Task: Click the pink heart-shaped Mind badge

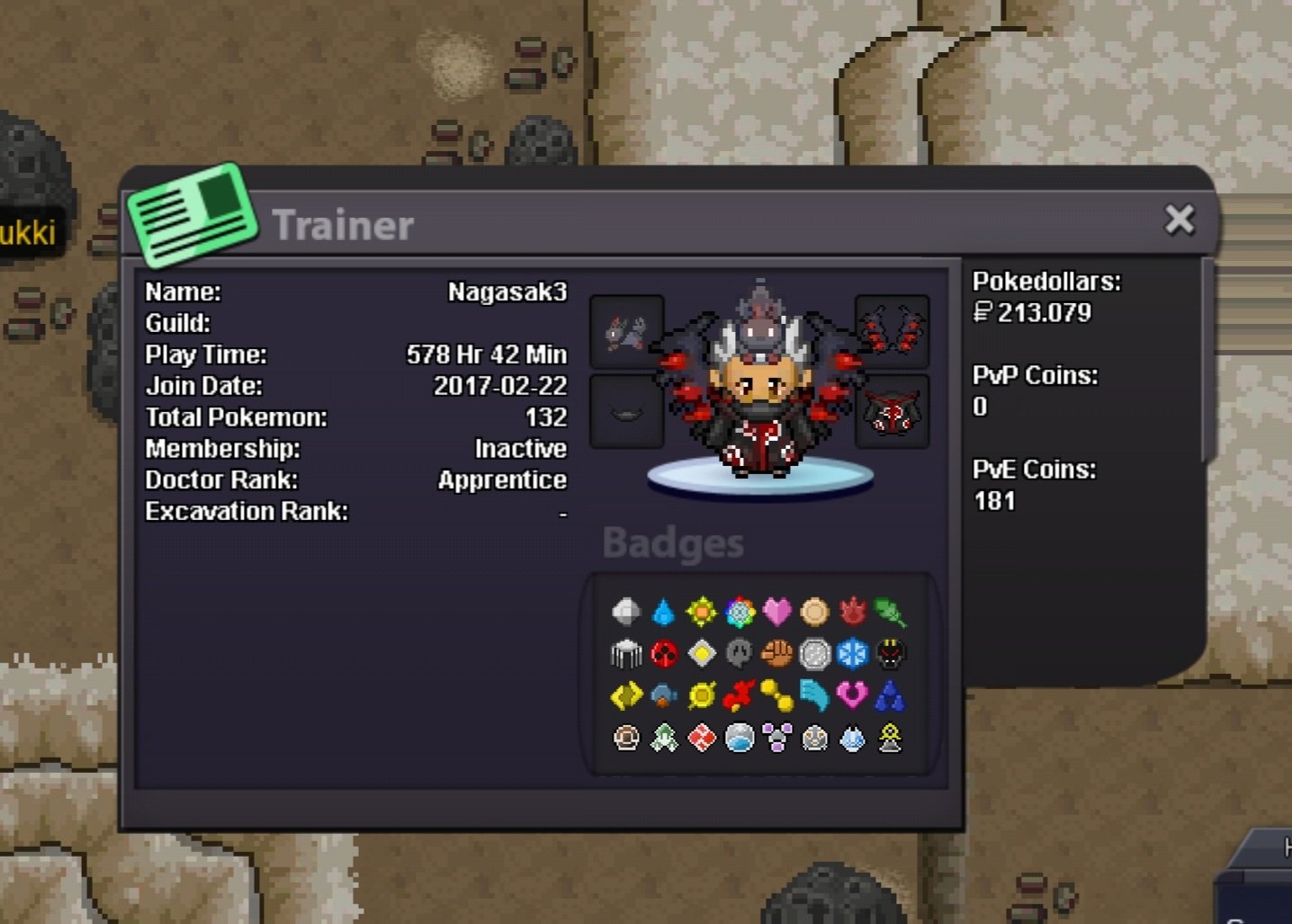Action: pyautogui.click(x=852, y=695)
